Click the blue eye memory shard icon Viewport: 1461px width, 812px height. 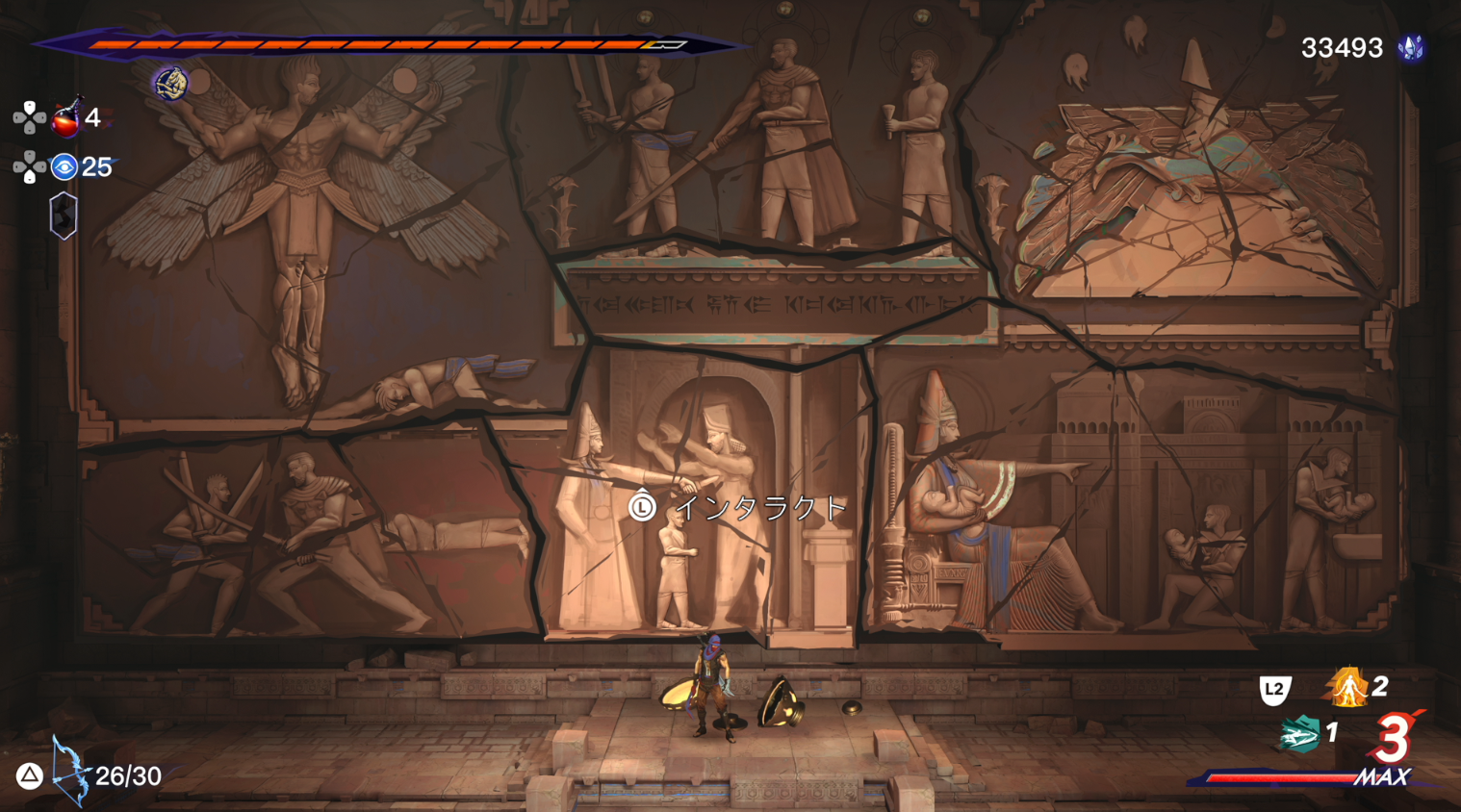64,167
